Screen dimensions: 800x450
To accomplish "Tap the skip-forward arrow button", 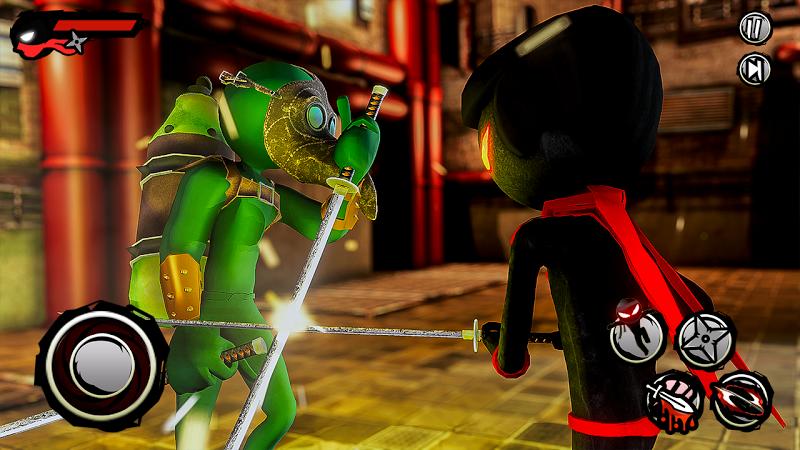I will pos(753,68).
